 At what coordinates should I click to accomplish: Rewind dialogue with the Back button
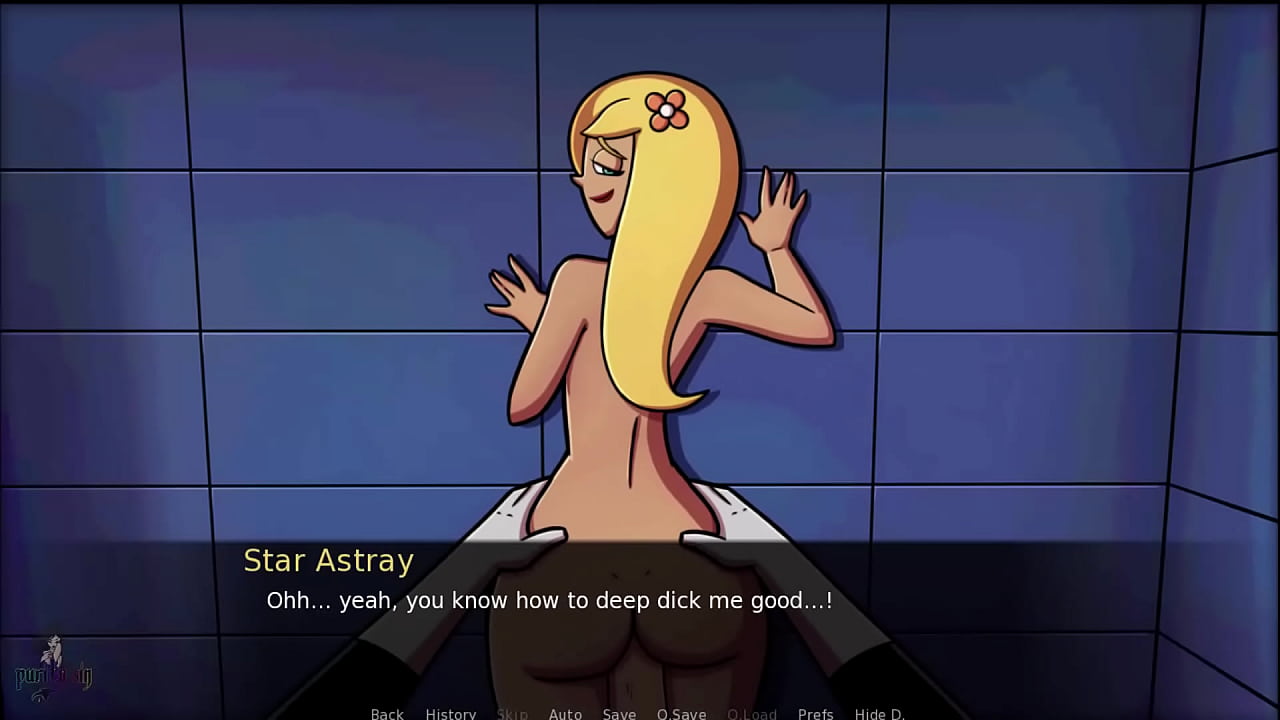[x=387, y=714]
